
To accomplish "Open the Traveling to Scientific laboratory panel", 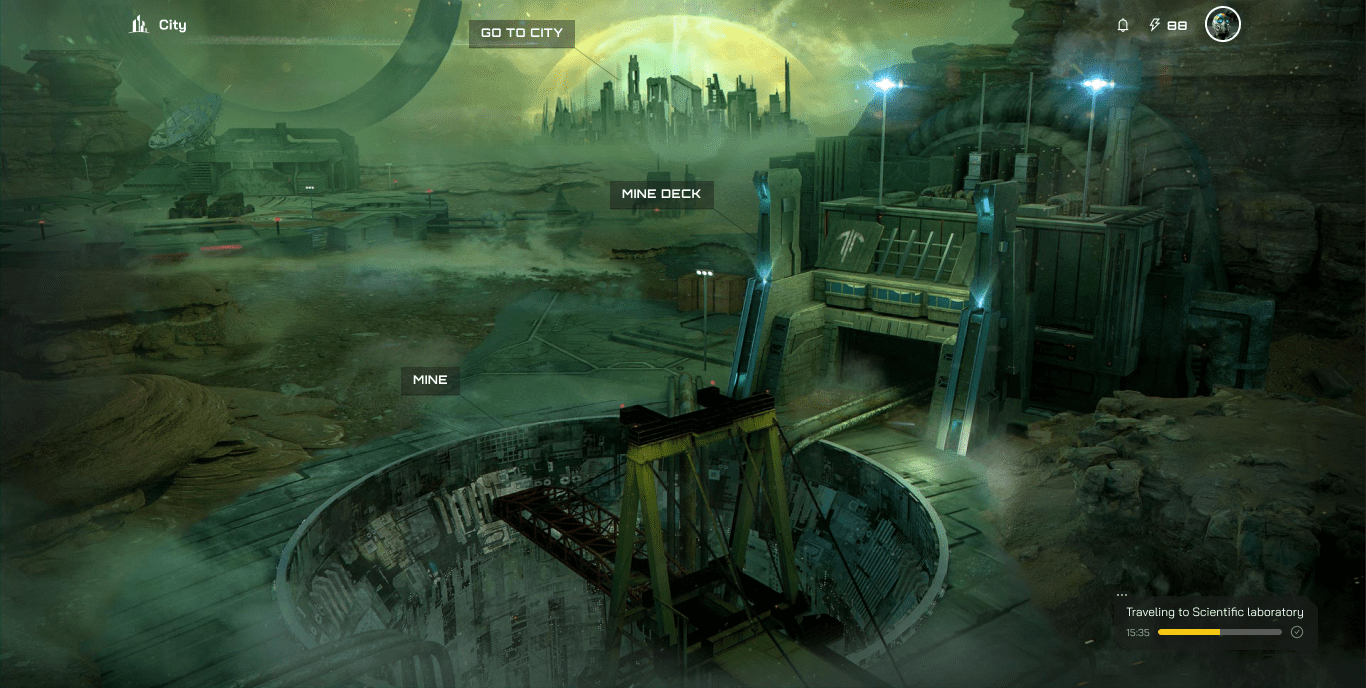I will click(1214, 612).
